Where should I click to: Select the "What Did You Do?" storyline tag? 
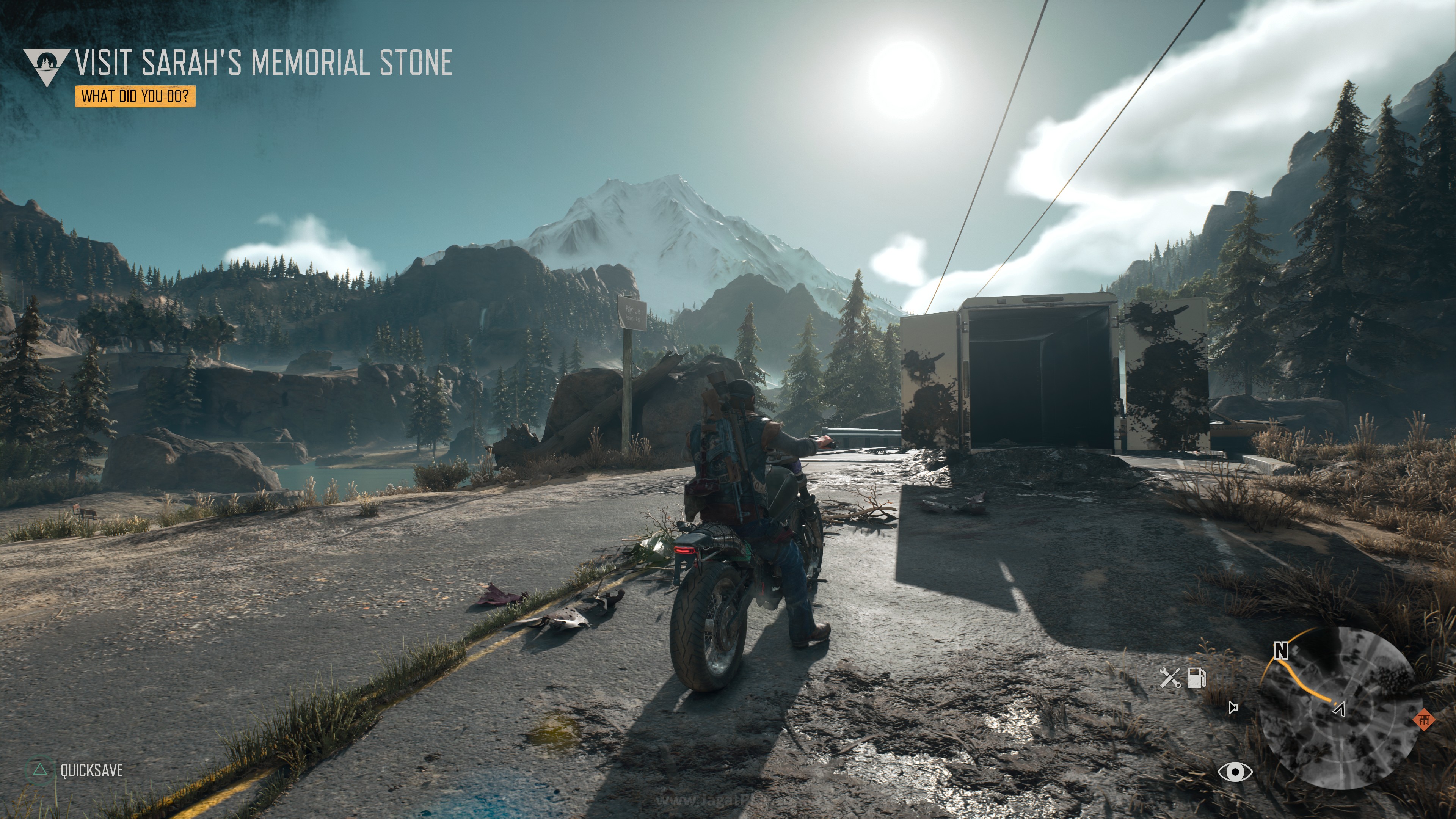(135, 96)
